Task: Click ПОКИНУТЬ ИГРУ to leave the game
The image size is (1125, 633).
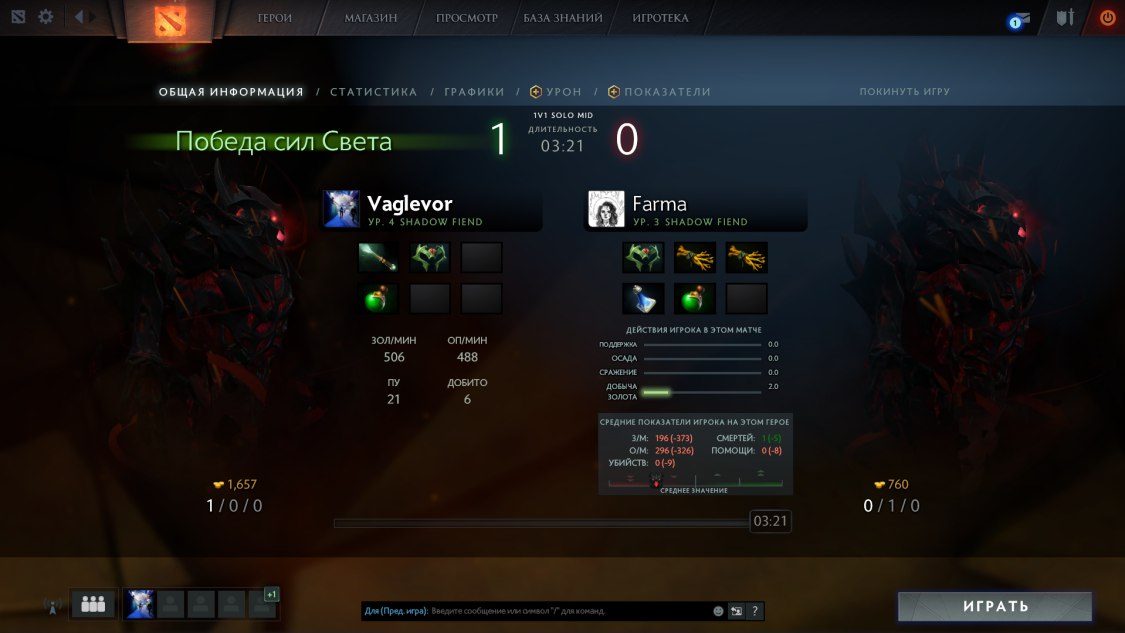Action: point(905,92)
